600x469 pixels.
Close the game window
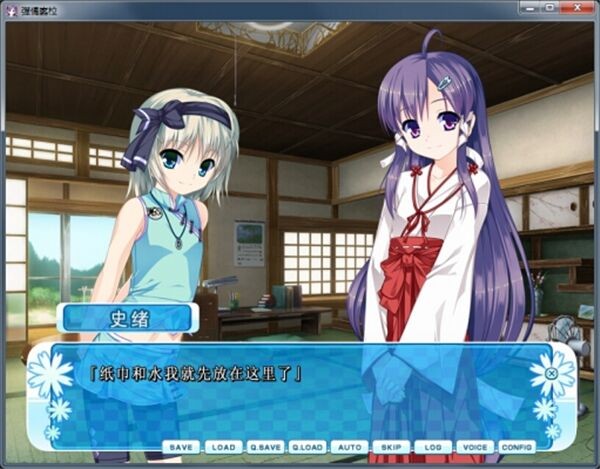pyautogui.click(x=579, y=8)
